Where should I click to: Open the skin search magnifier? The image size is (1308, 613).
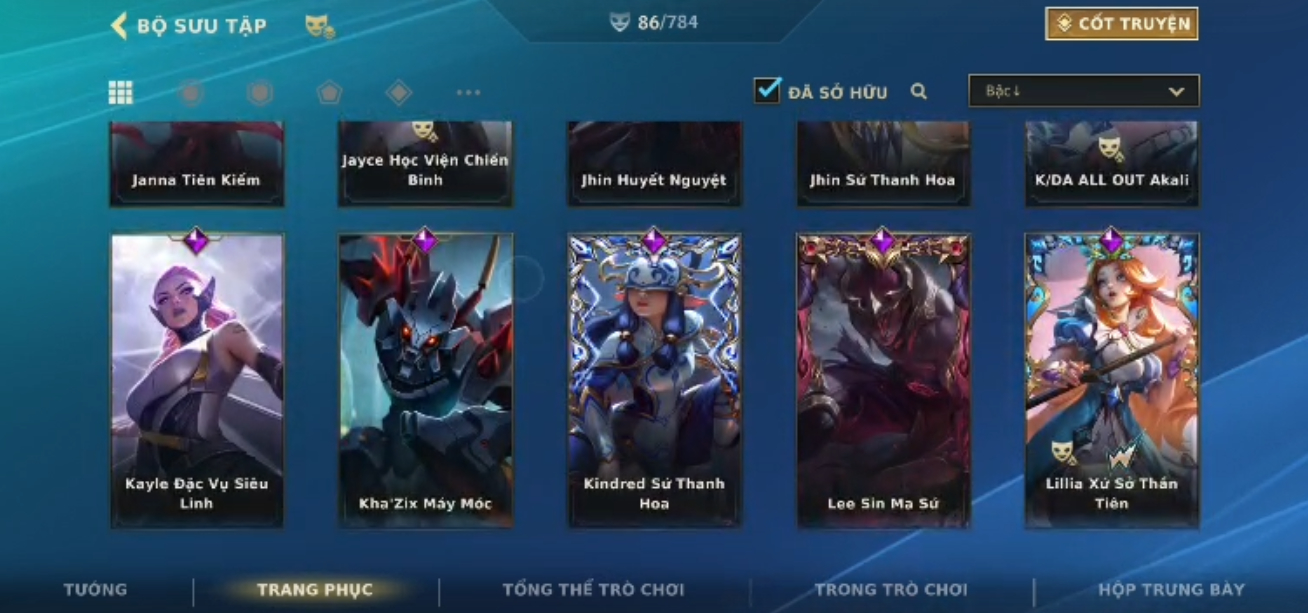919,92
